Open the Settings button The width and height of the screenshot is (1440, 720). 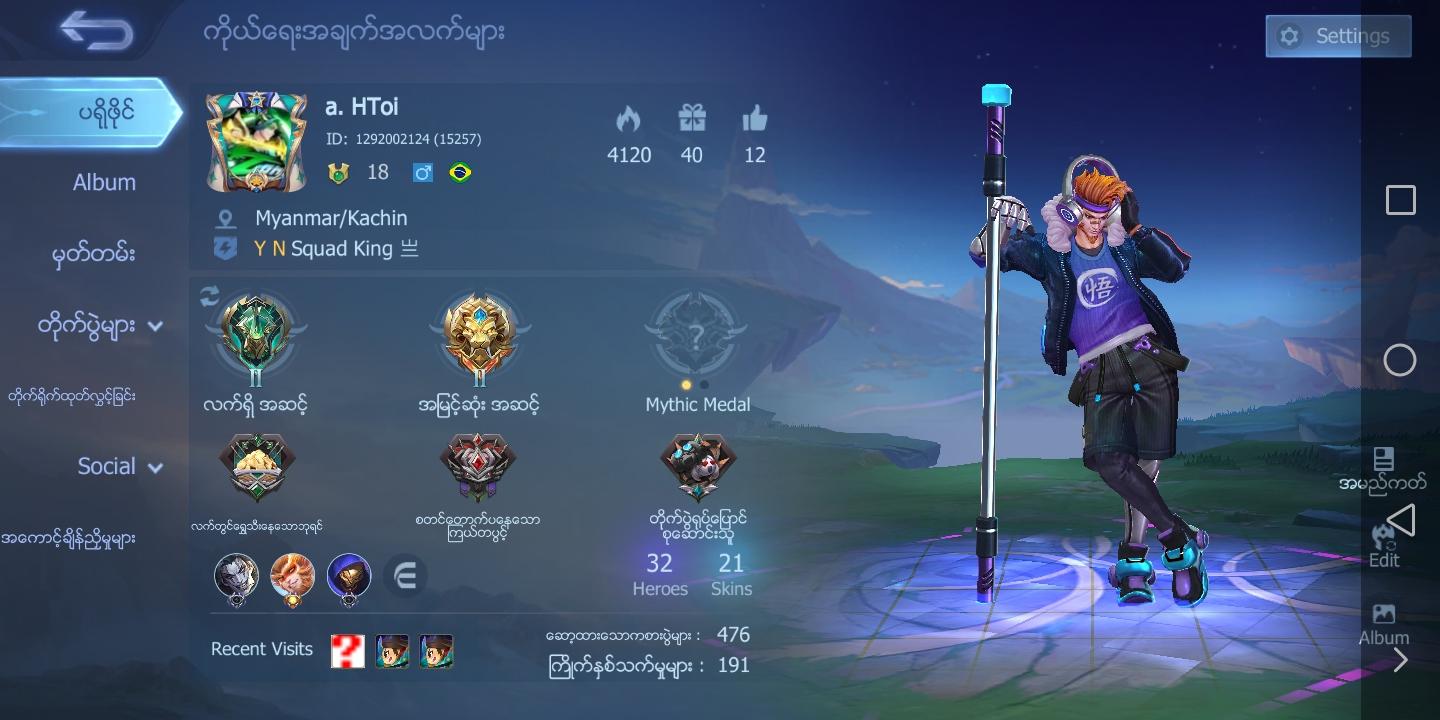[x=1338, y=36]
